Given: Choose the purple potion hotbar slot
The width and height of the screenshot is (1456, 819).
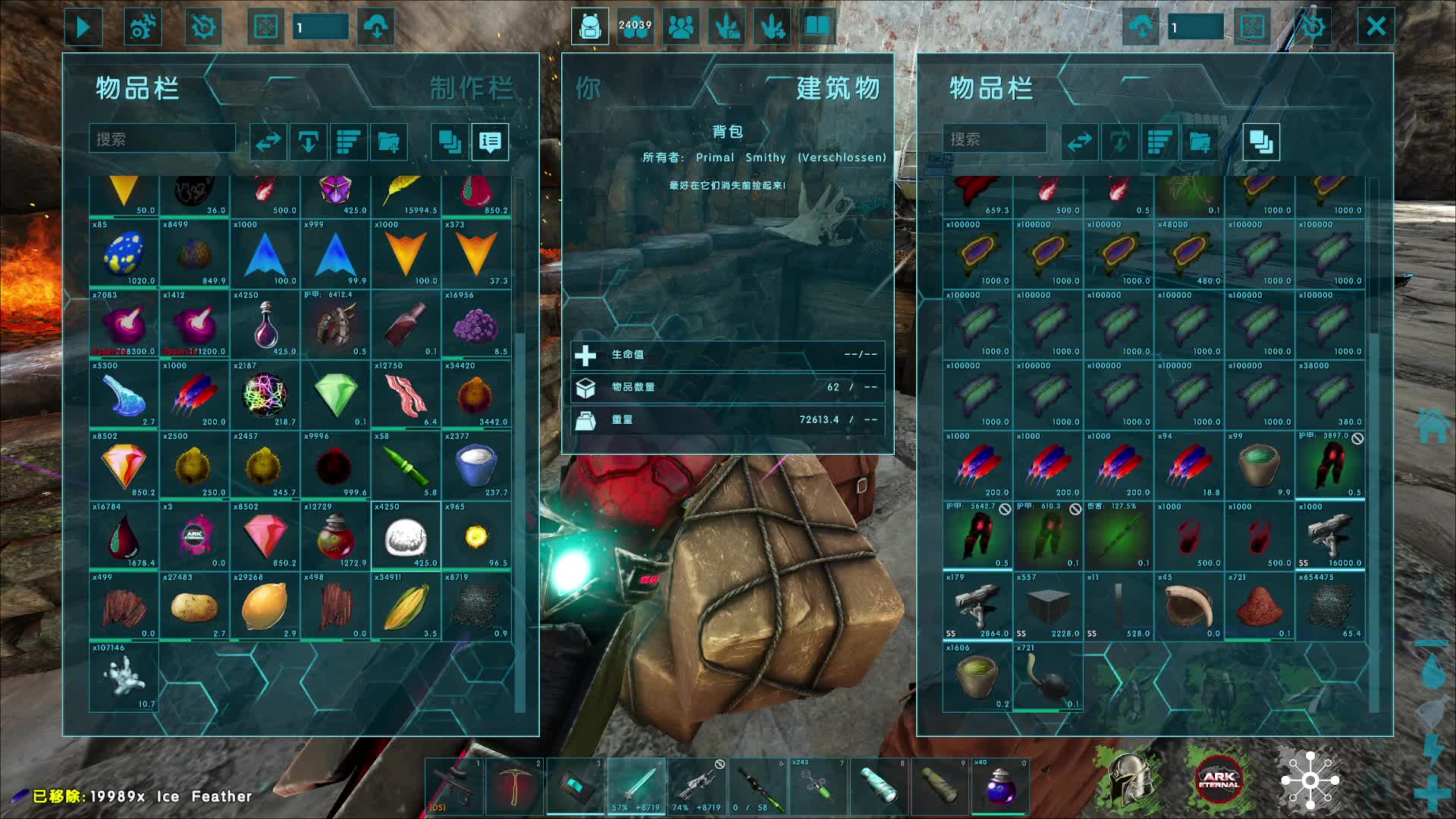Looking at the screenshot, I should (1000, 786).
